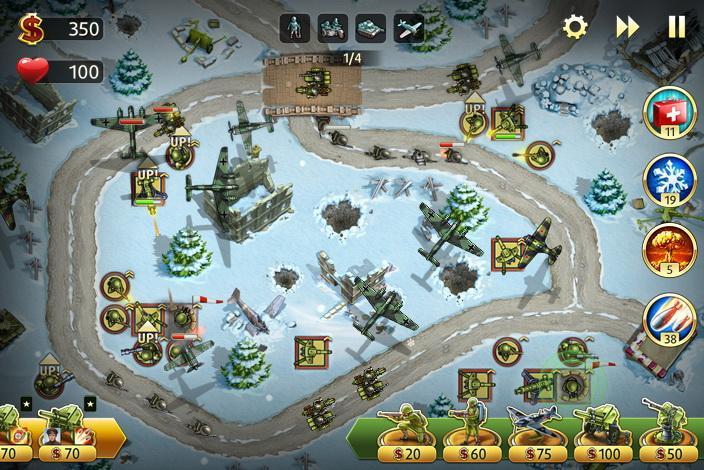Activate the snowflake freeze ability
Viewport: 704px width, 470px height.
point(669,178)
